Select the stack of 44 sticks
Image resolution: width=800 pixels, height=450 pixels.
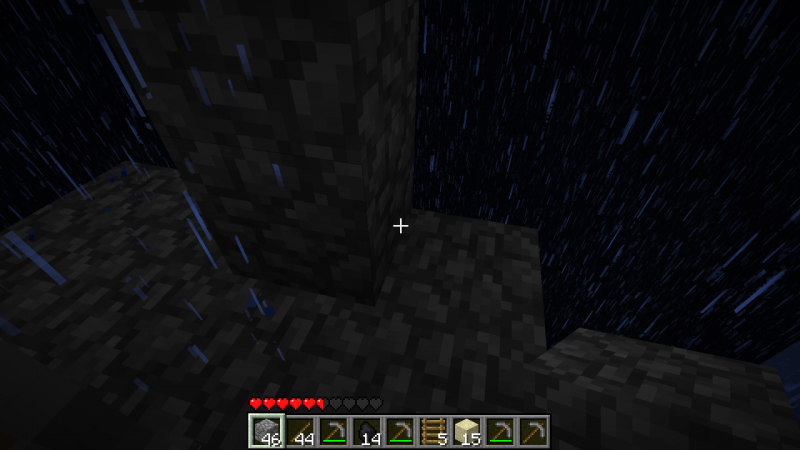coord(299,431)
